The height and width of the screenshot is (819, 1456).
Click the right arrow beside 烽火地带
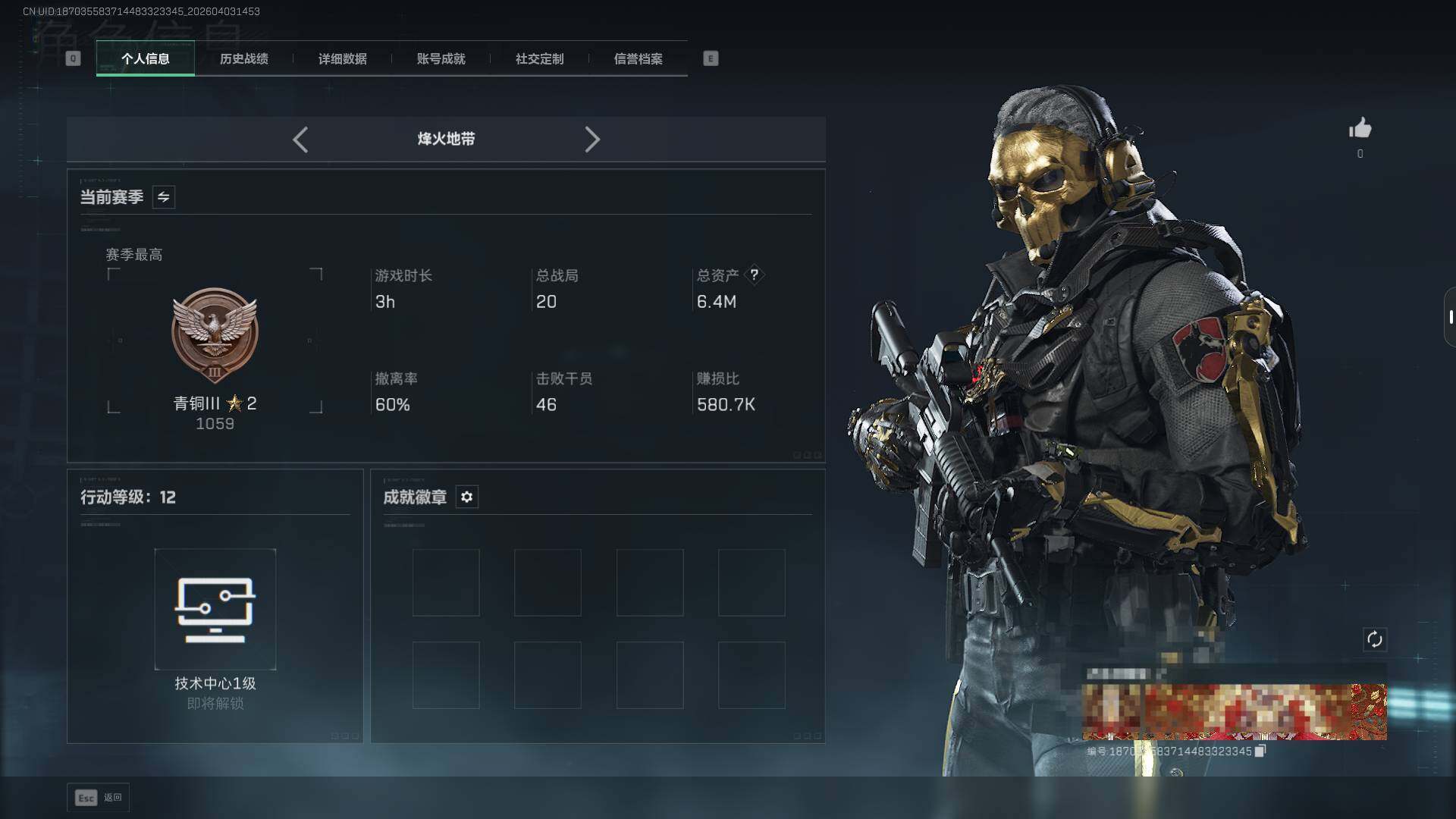[x=592, y=140]
